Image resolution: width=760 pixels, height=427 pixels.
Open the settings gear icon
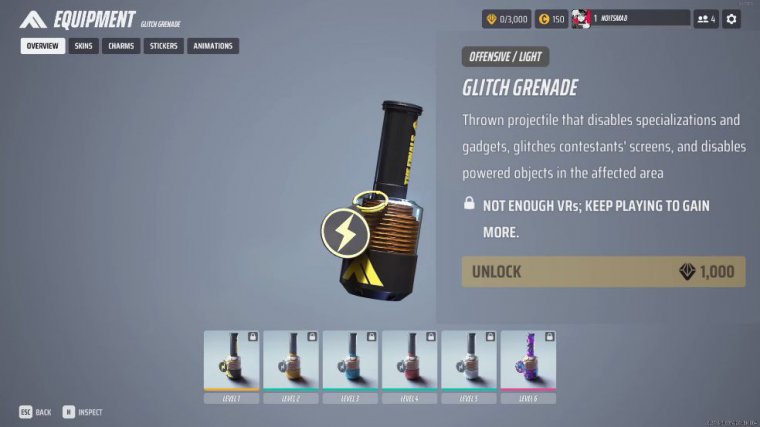(732, 18)
